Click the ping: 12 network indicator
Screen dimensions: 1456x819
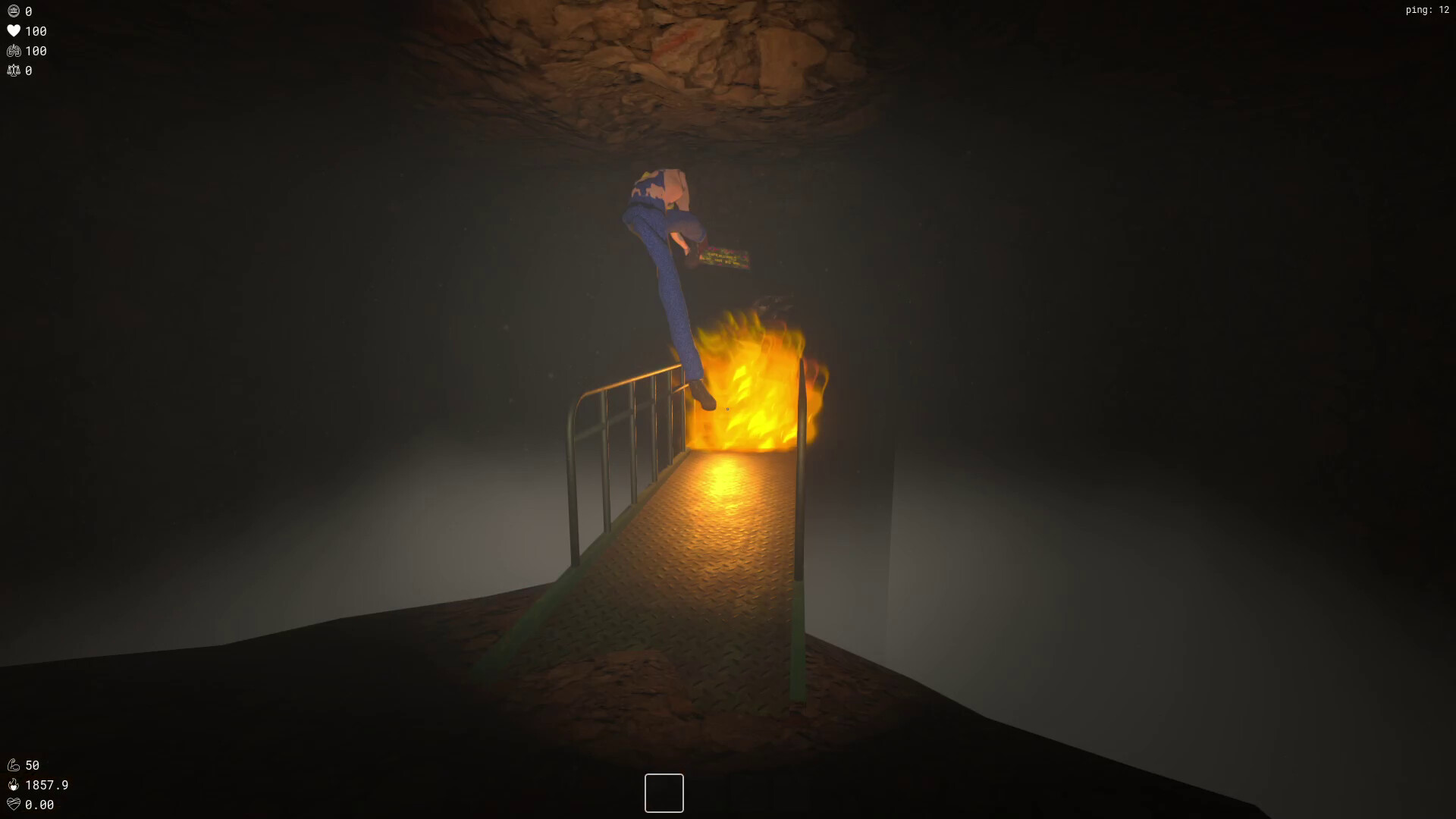(1429, 11)
